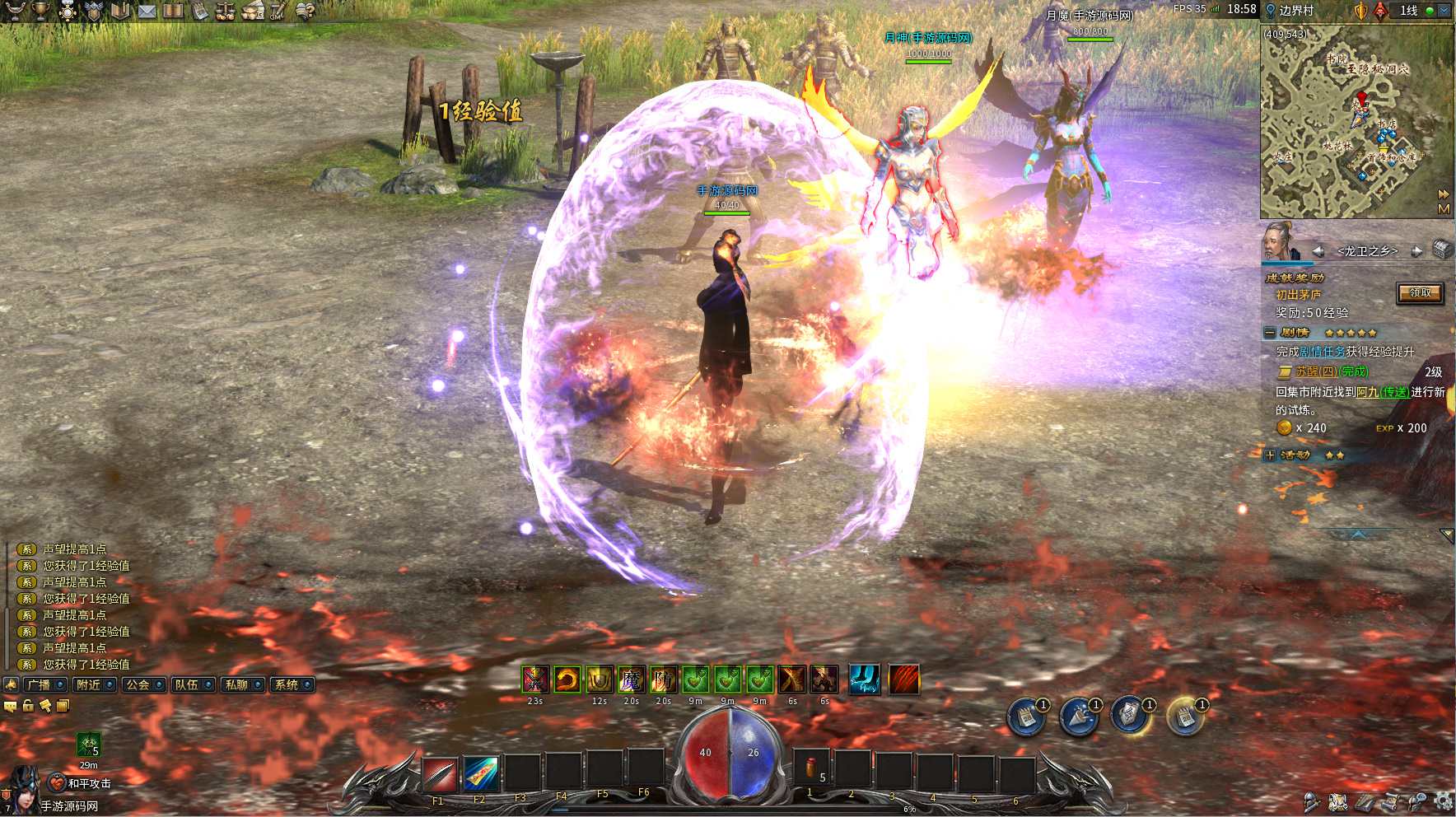Collapse the 剧情 quest section

point(1270,333)
